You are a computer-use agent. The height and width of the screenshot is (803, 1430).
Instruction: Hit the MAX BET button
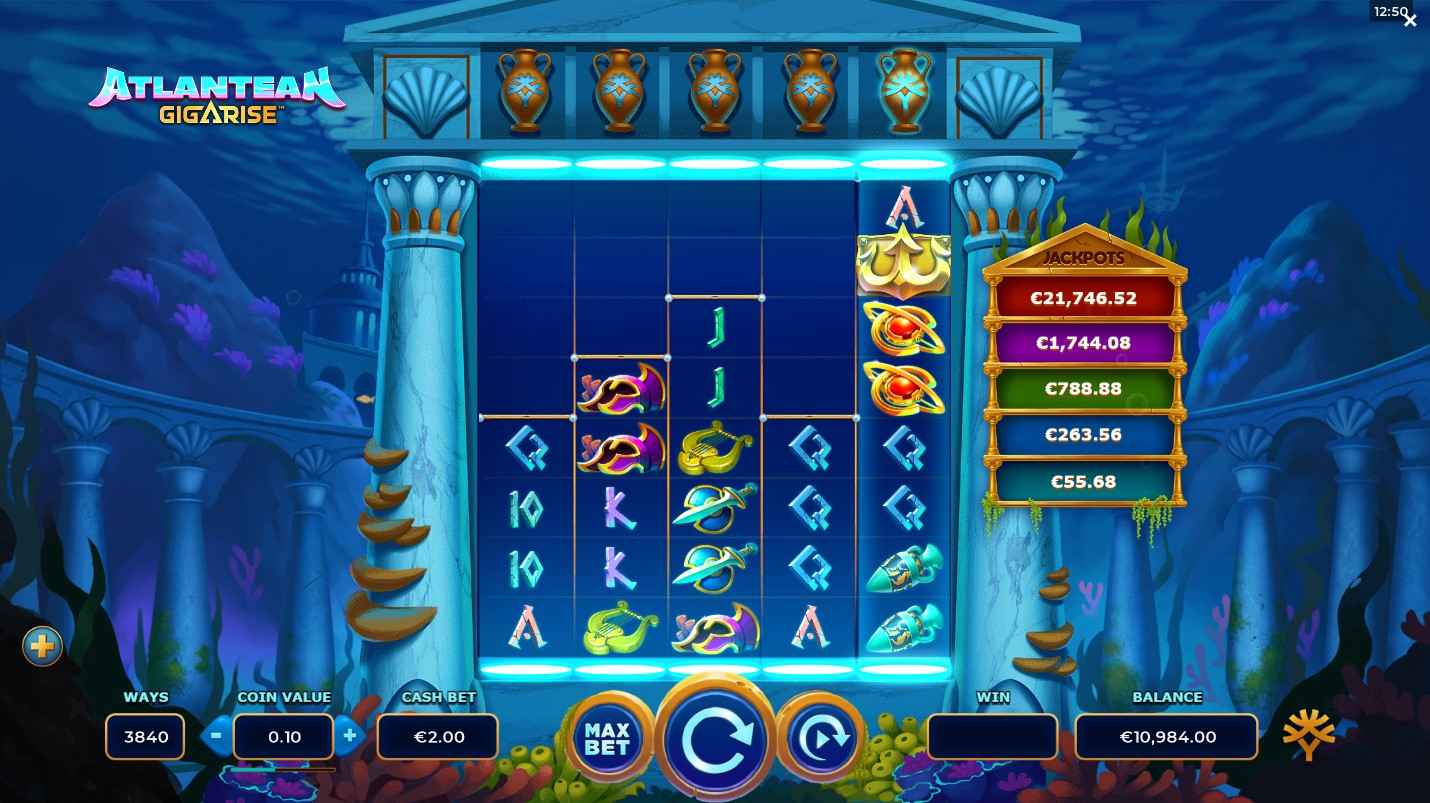coord(608,738)
